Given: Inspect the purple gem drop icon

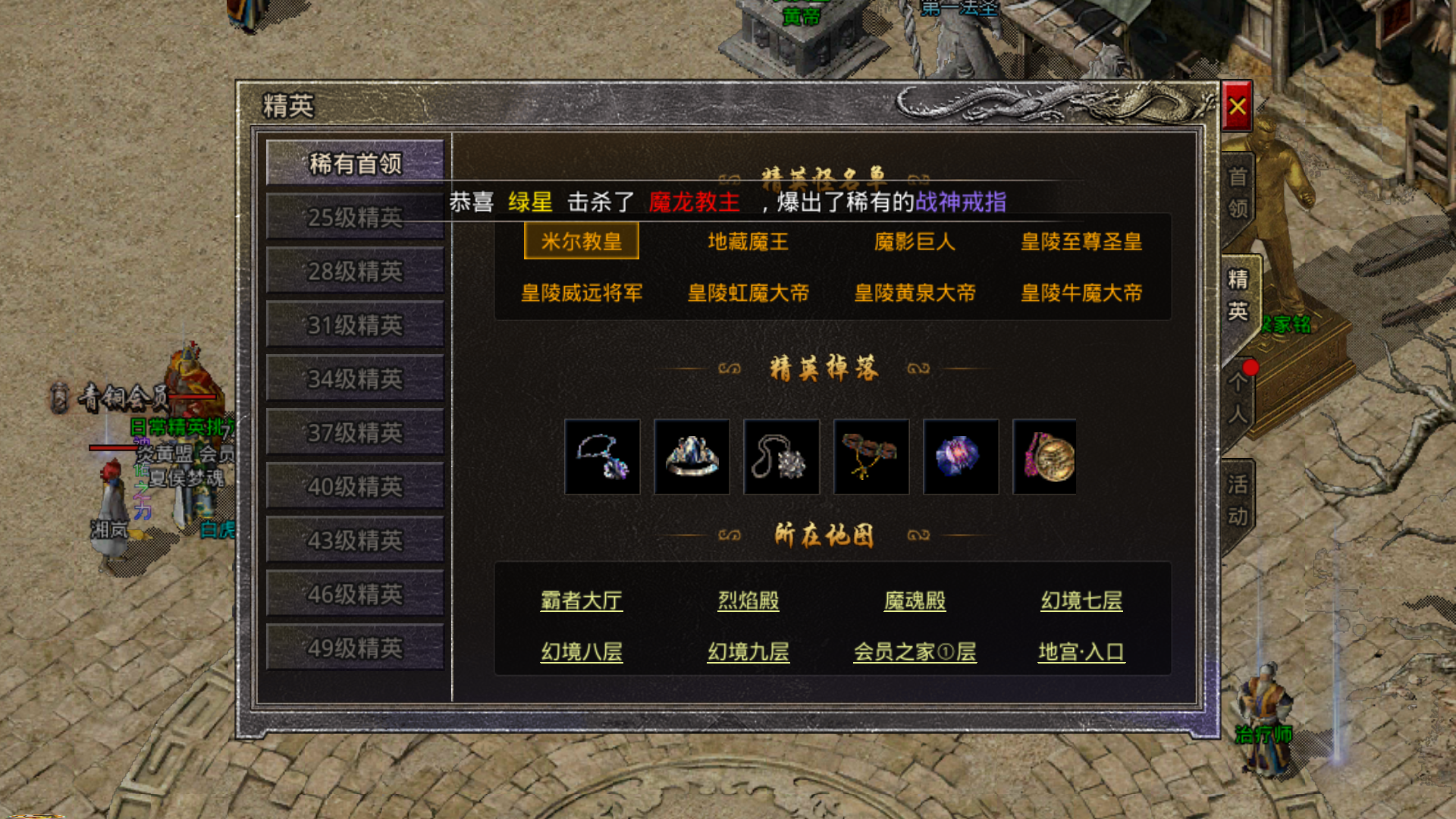Looking at the screenshot, I should [x=961, y=456].
